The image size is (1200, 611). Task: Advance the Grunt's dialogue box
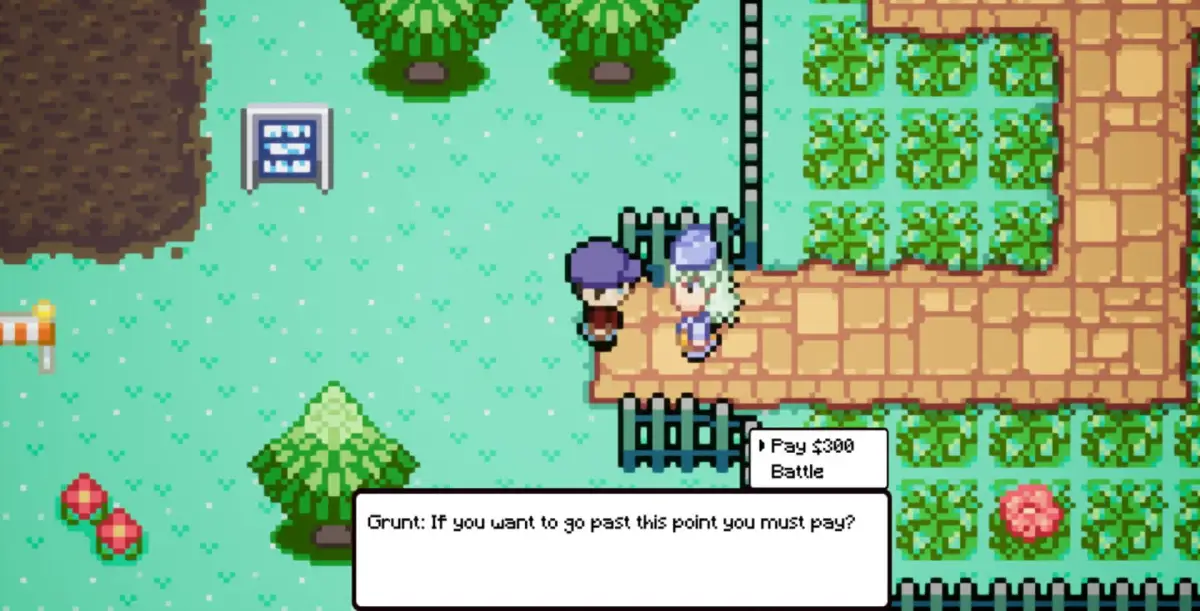[x=620, y=549]
